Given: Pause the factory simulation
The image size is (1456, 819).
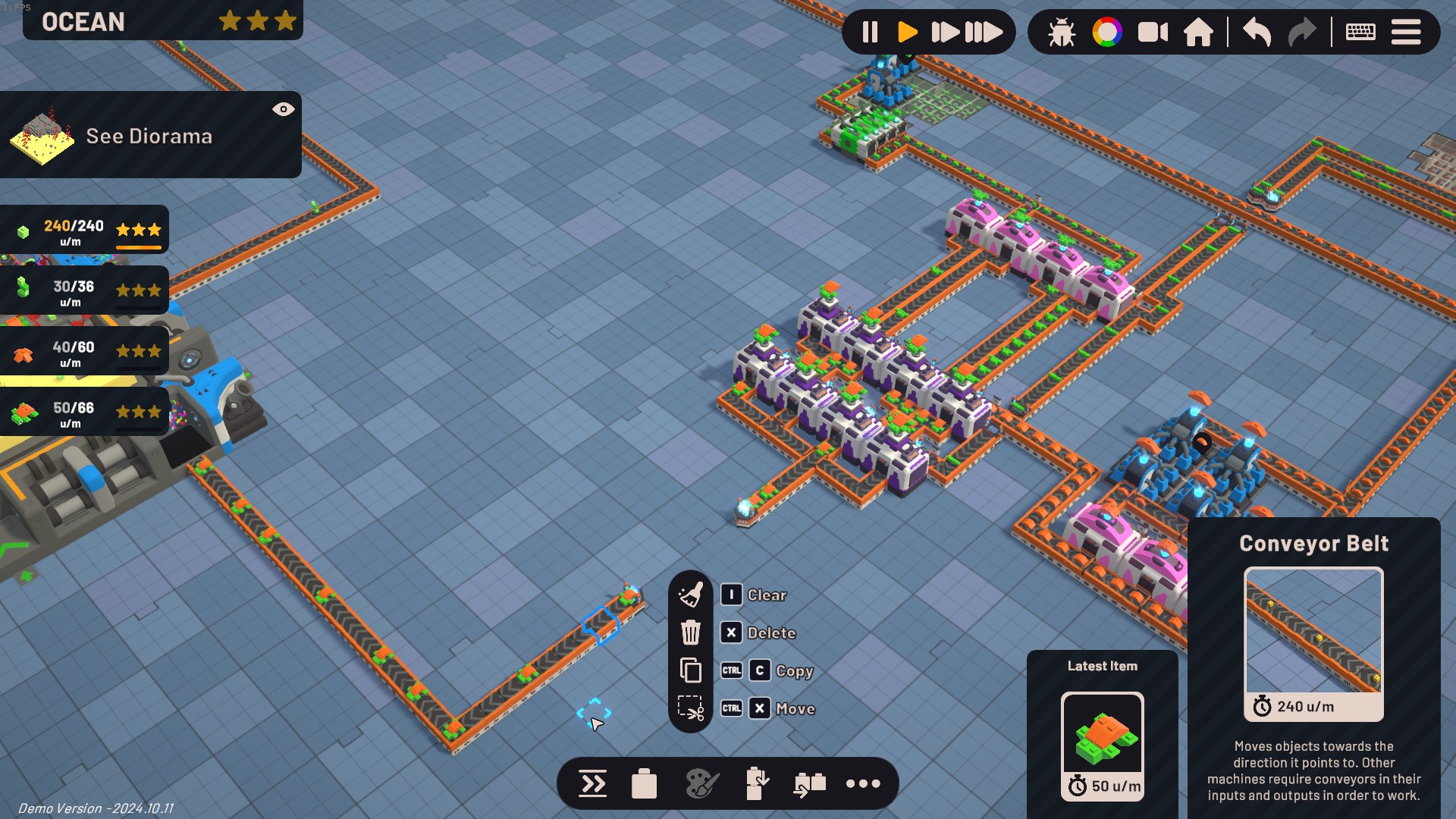Looking at the screenshot, I should [x=870, y=32].
